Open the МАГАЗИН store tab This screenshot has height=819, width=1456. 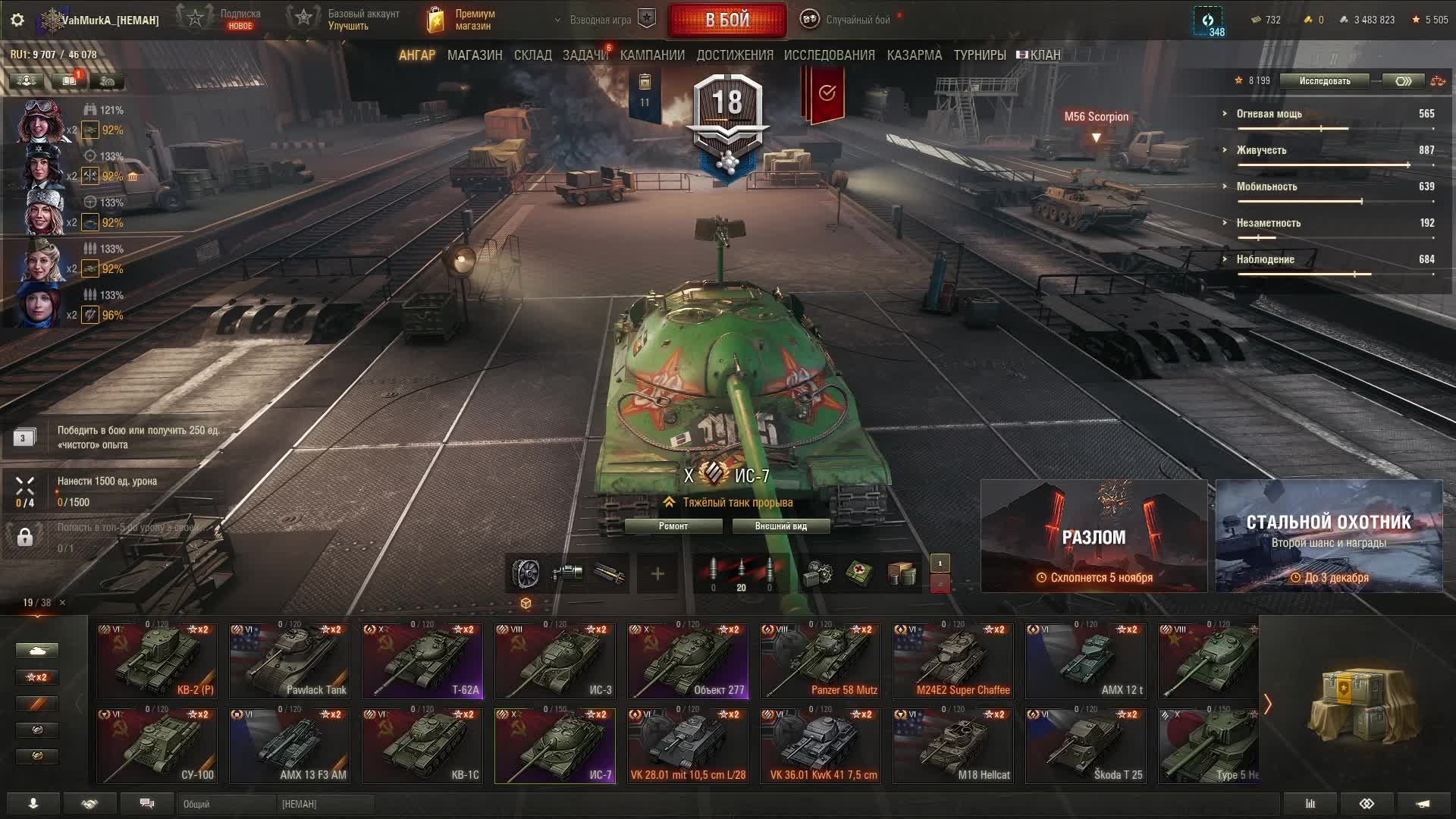[475, 55]
